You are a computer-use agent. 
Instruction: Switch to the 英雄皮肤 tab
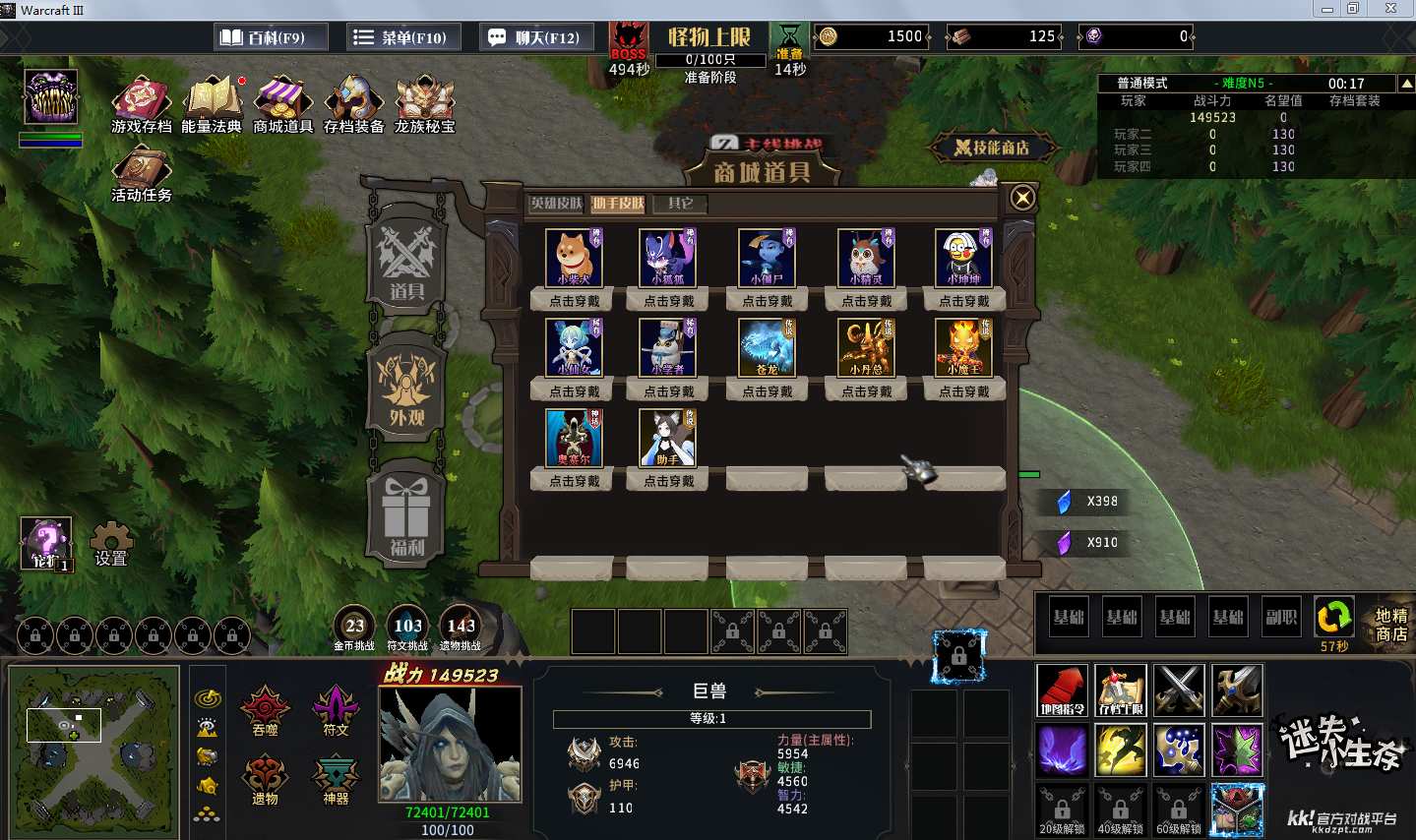coord(557,204)
